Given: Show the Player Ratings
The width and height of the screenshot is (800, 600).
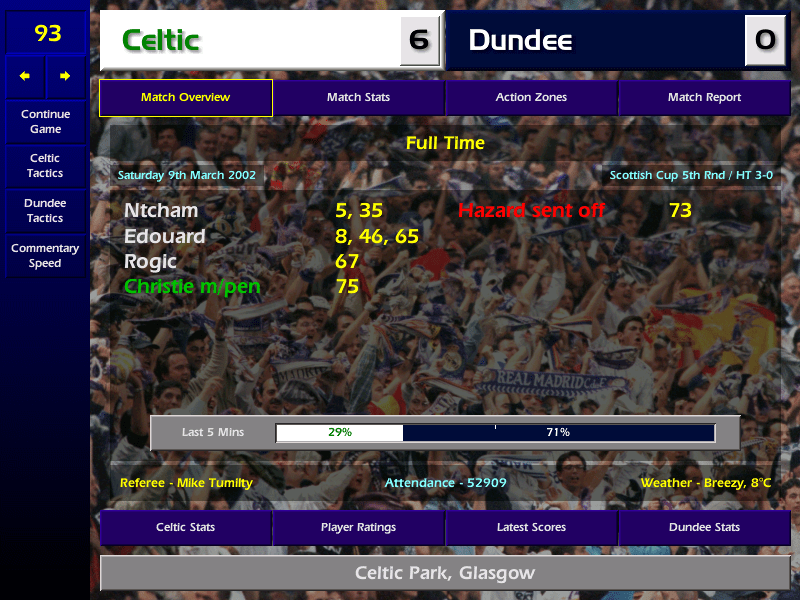Looking at the screenshot, I should point(358,527).
